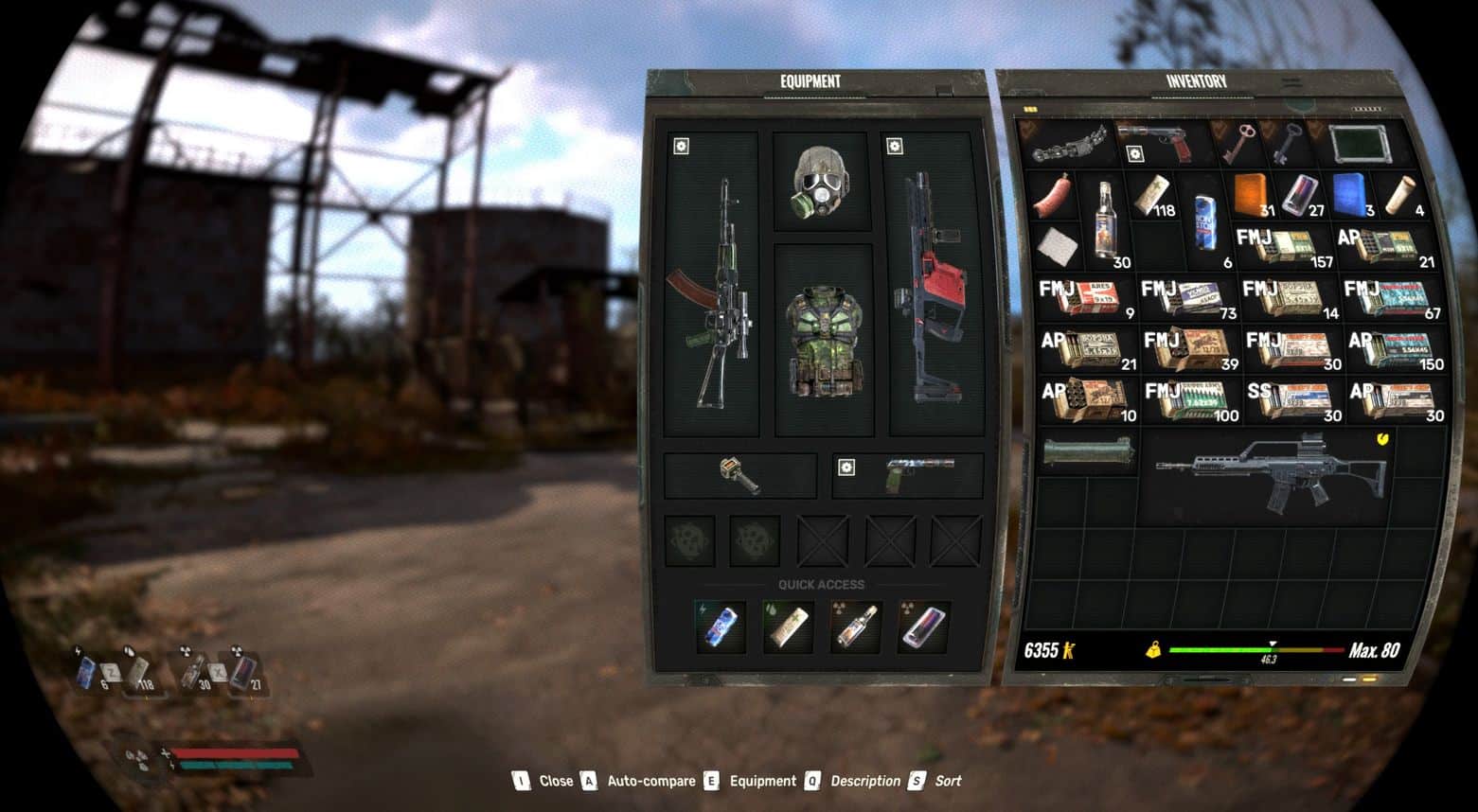The width and height of the screenshot is (1478, 812).
Task: Select the AK rifle in the primary slot
Action: click(712, 284)
